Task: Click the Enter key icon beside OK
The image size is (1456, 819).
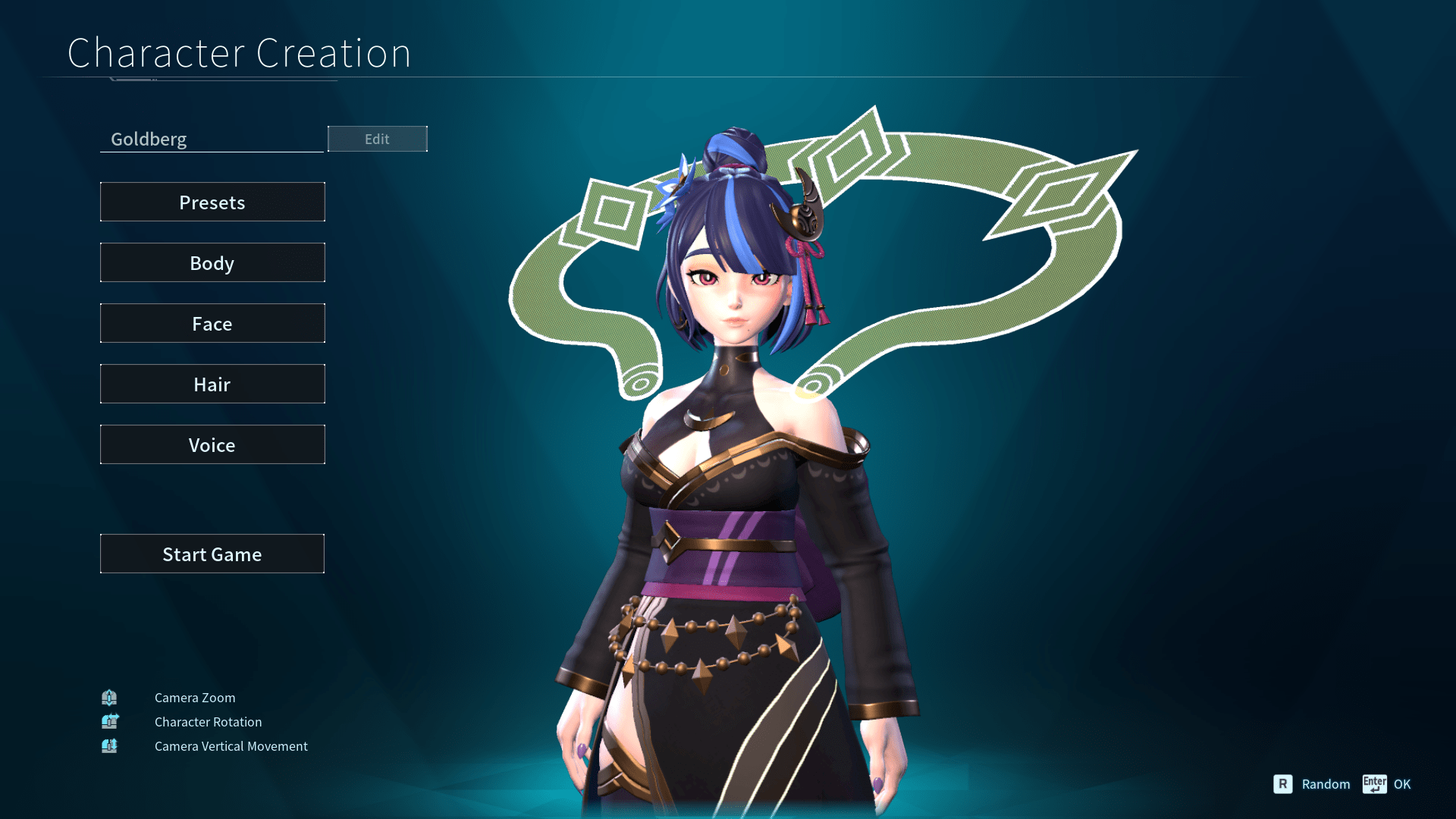Action: (x=1374, y=784)
